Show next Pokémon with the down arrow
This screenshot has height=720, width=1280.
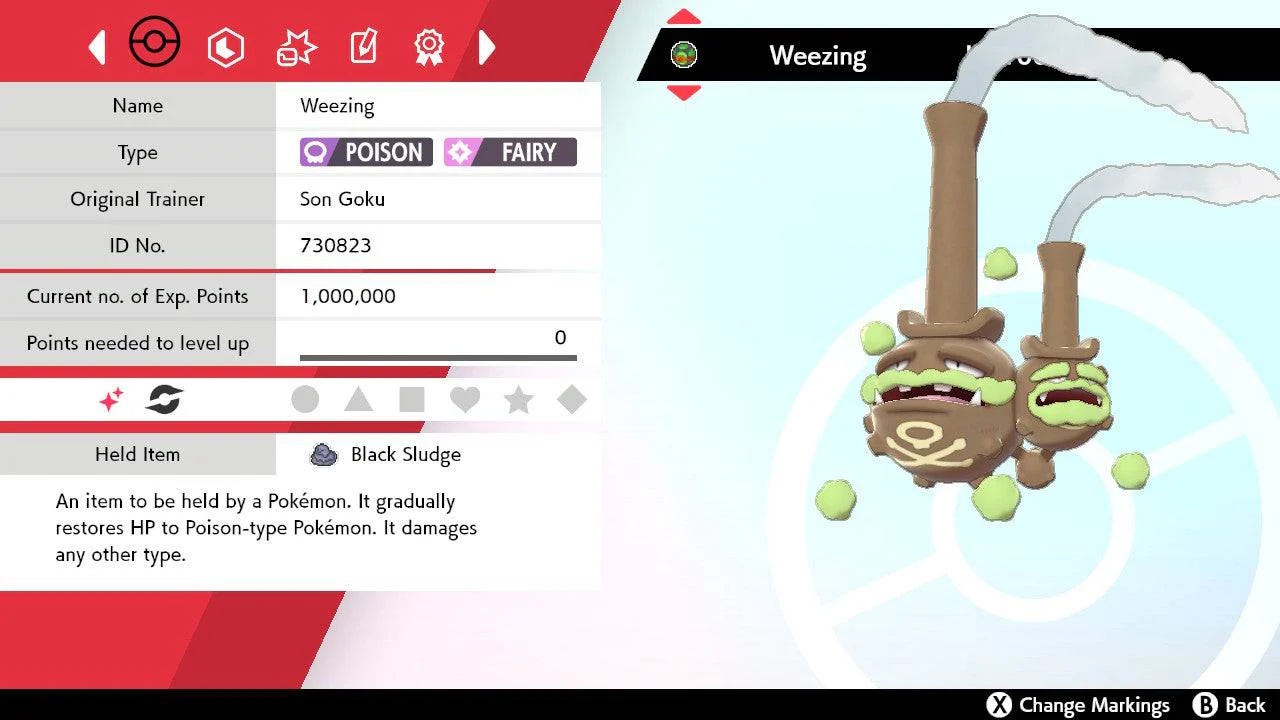[x=683, y=93]
